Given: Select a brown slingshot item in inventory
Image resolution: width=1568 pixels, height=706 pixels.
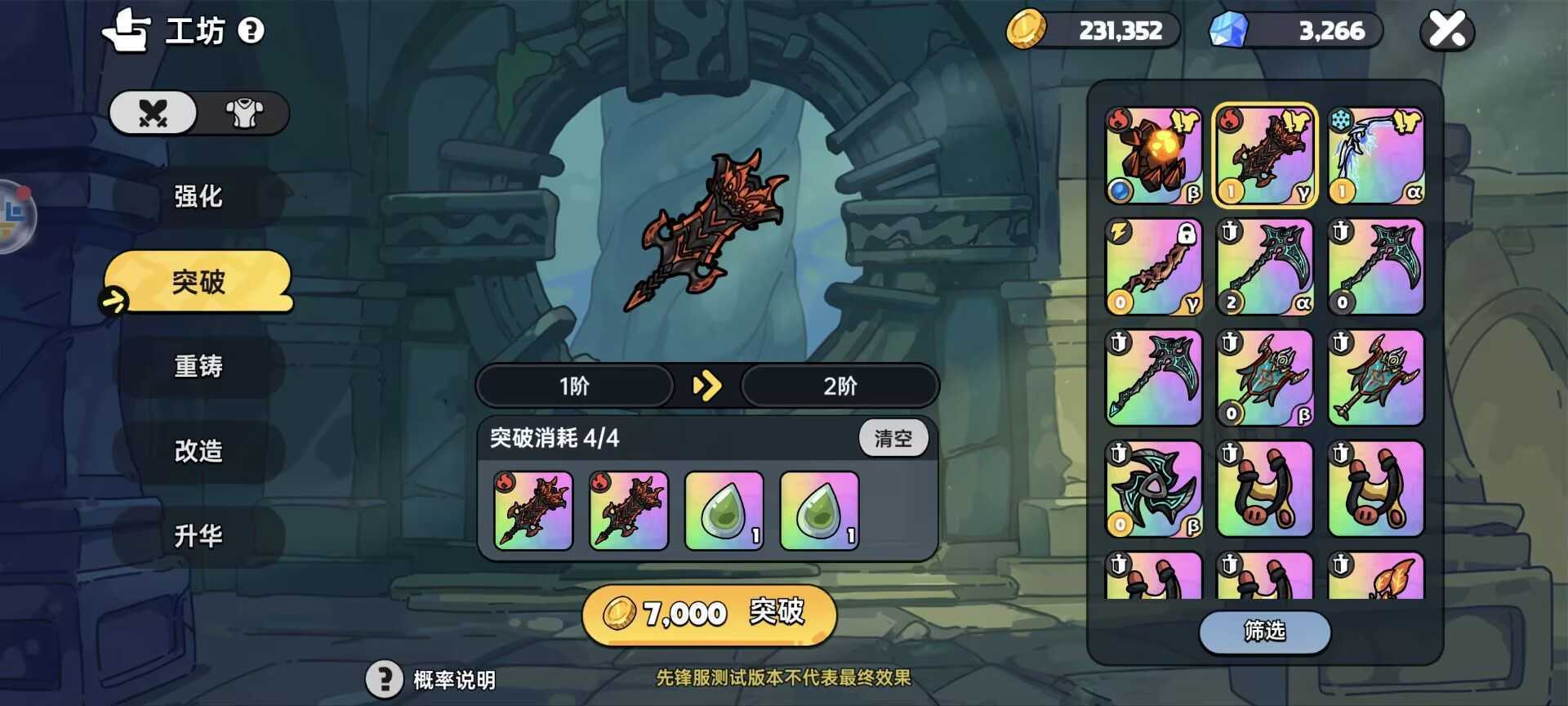Looking at the screenshot, I should tap(1264, 488).
